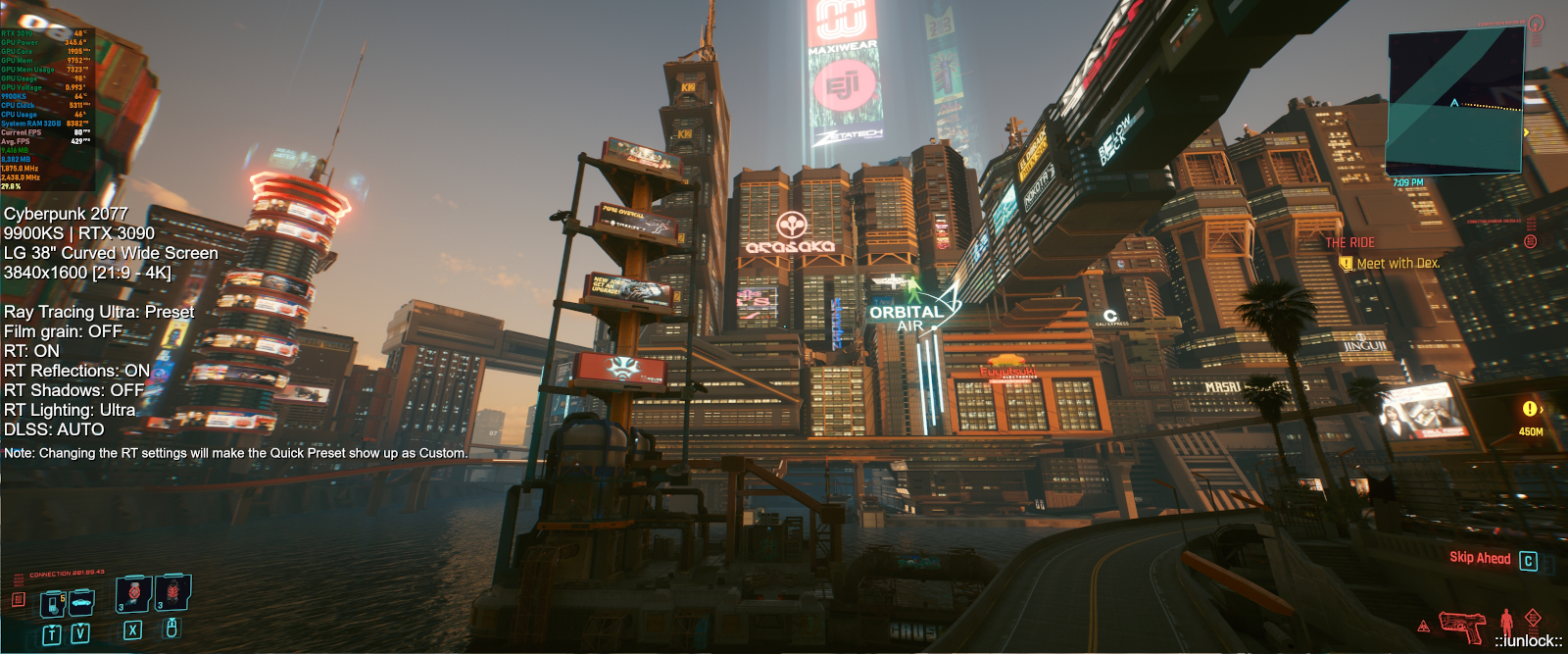Select the phone quick-access slot
This screenshot has height=654, width=1568.
(x=52, y=603)
